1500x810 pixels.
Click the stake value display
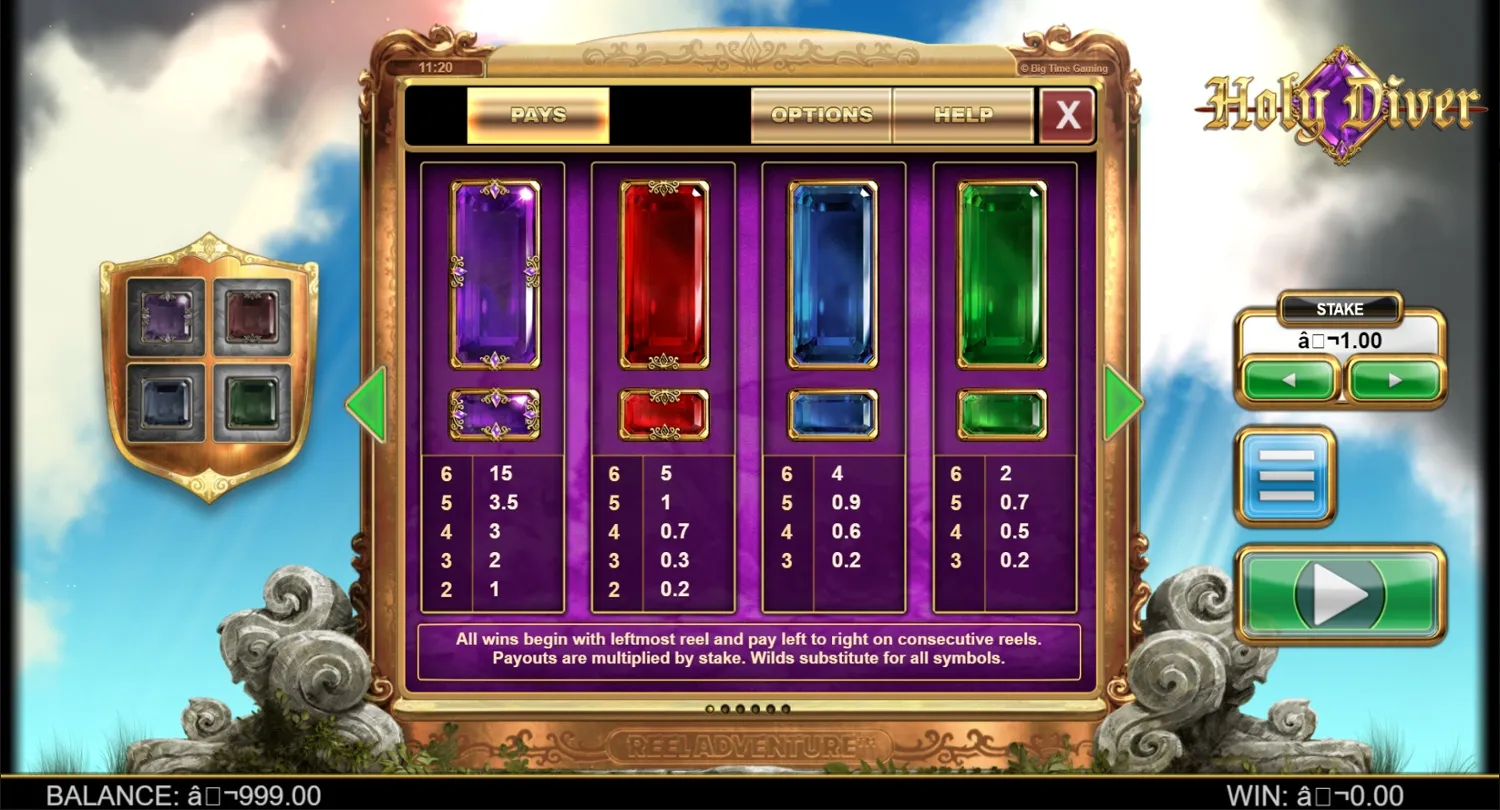pos(1341,341)
